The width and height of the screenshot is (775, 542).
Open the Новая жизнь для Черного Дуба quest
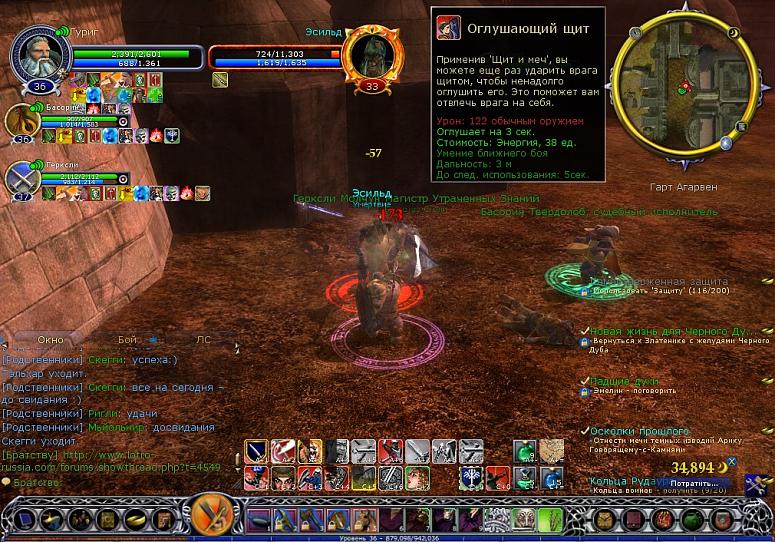(x=675, y=331)
